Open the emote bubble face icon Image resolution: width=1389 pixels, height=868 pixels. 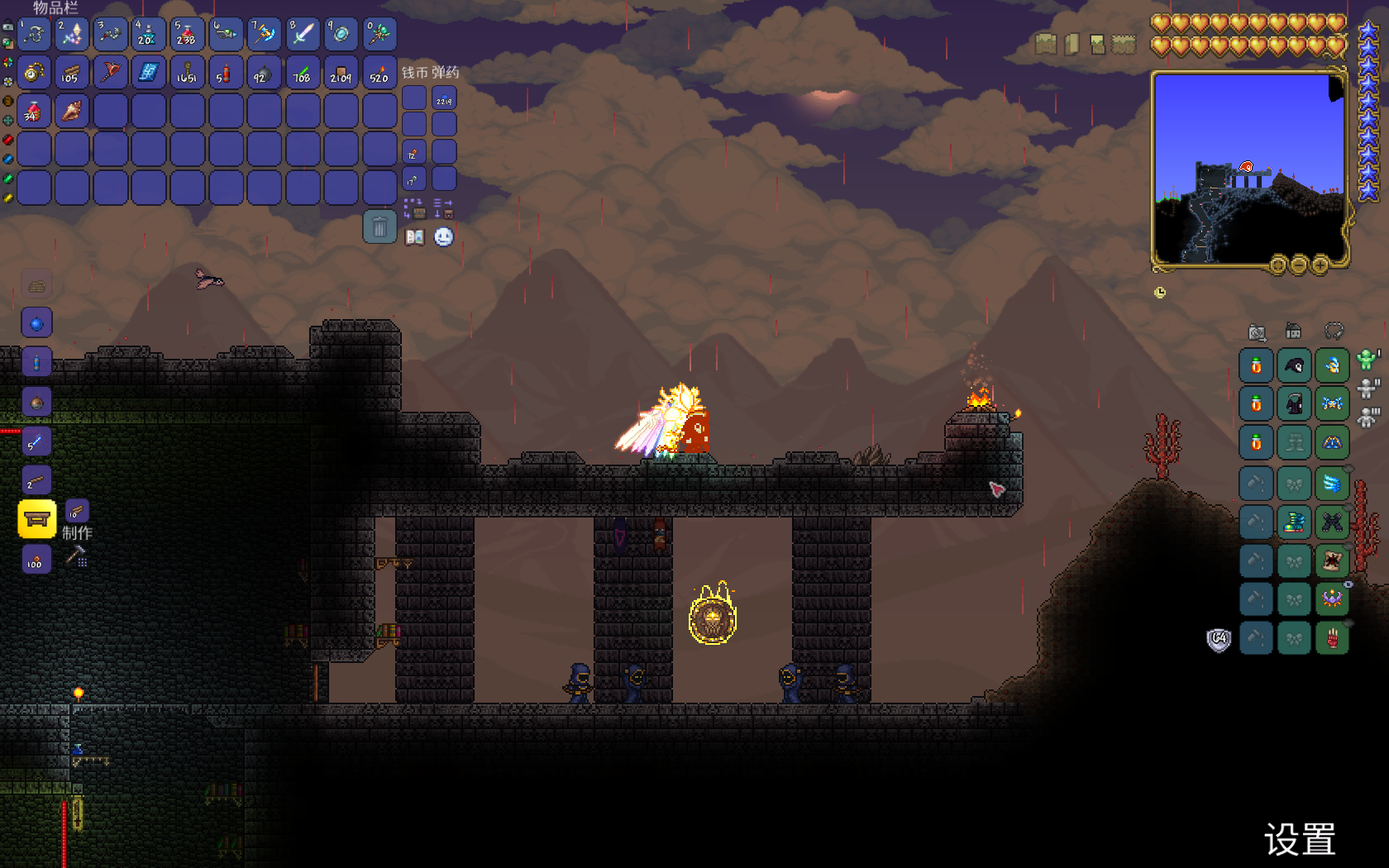[444, 238]
